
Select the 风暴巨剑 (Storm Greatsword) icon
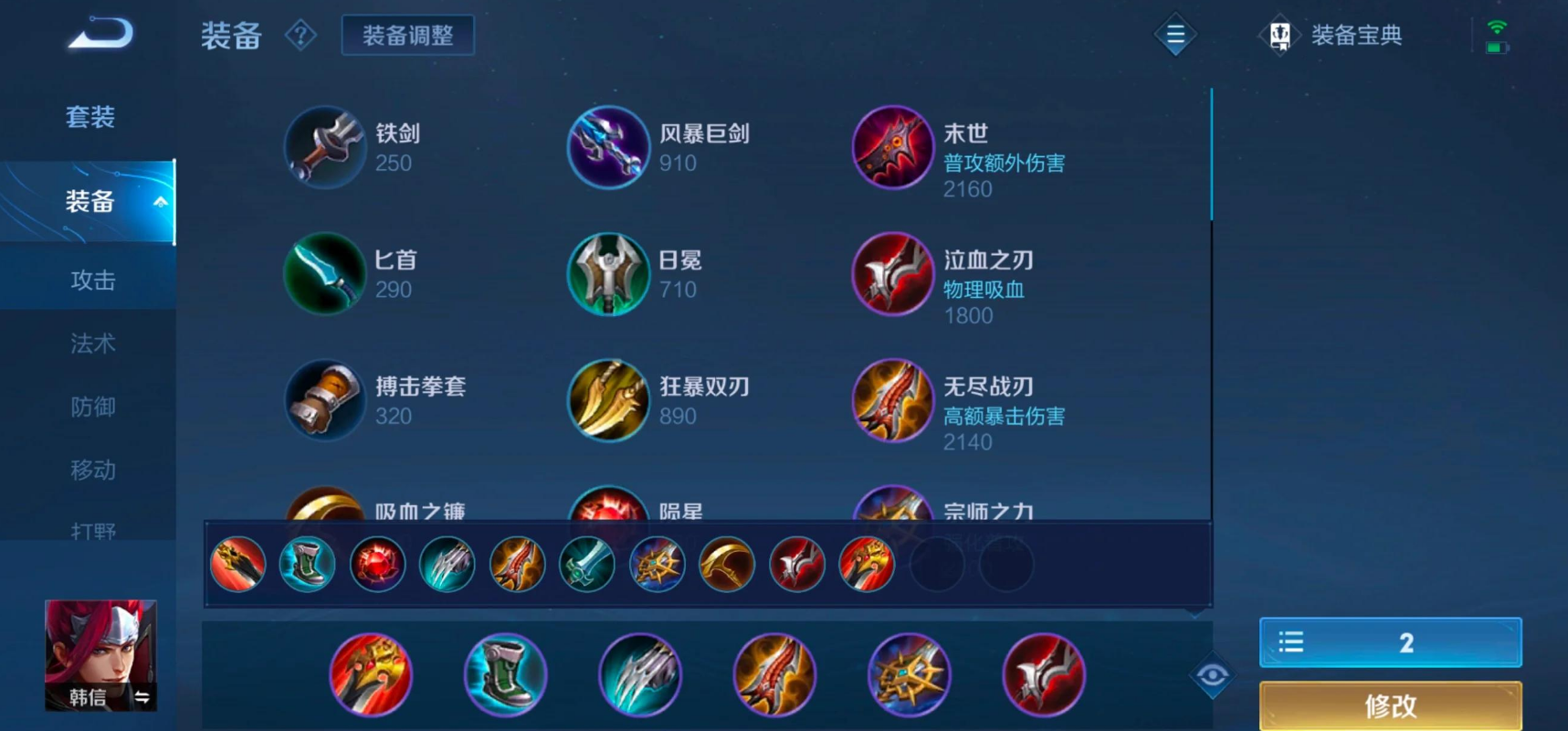click(x=608, y=147)
